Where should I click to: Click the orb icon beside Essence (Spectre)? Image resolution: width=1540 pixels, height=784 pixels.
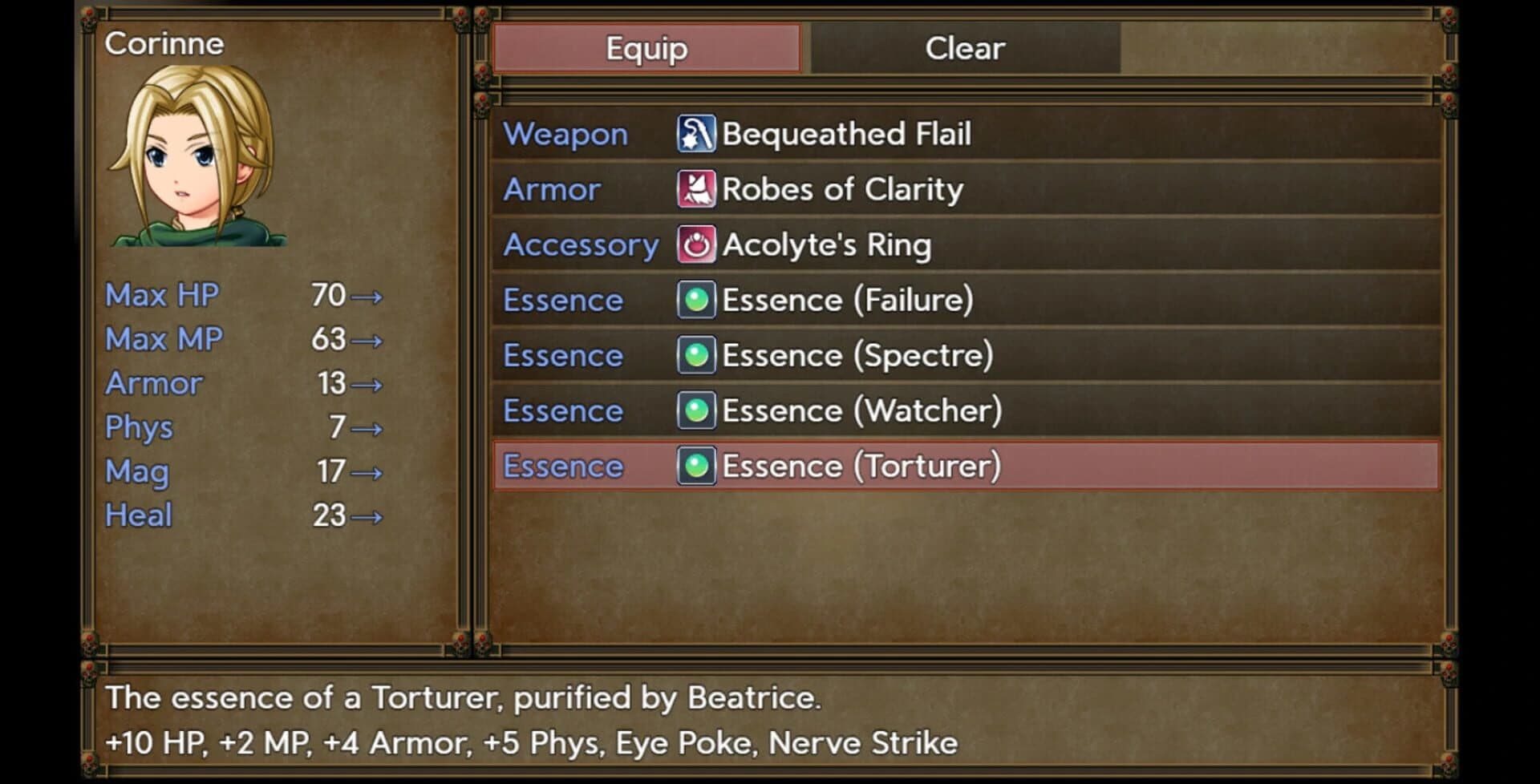click(x=695, y=355)
